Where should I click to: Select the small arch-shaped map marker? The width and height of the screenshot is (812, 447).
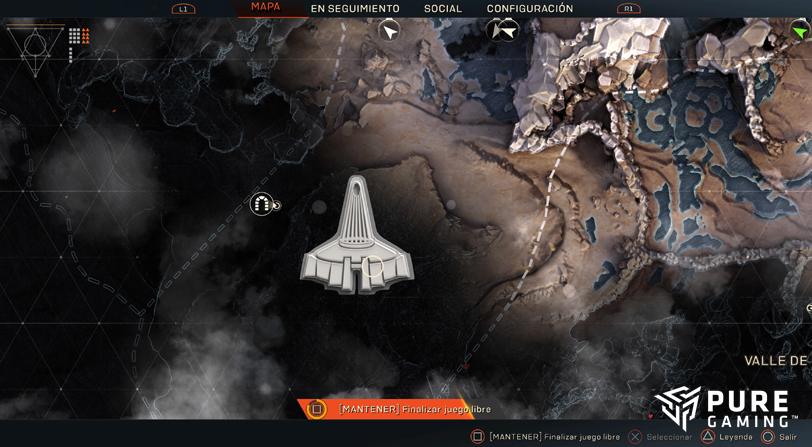click(262, 205)
